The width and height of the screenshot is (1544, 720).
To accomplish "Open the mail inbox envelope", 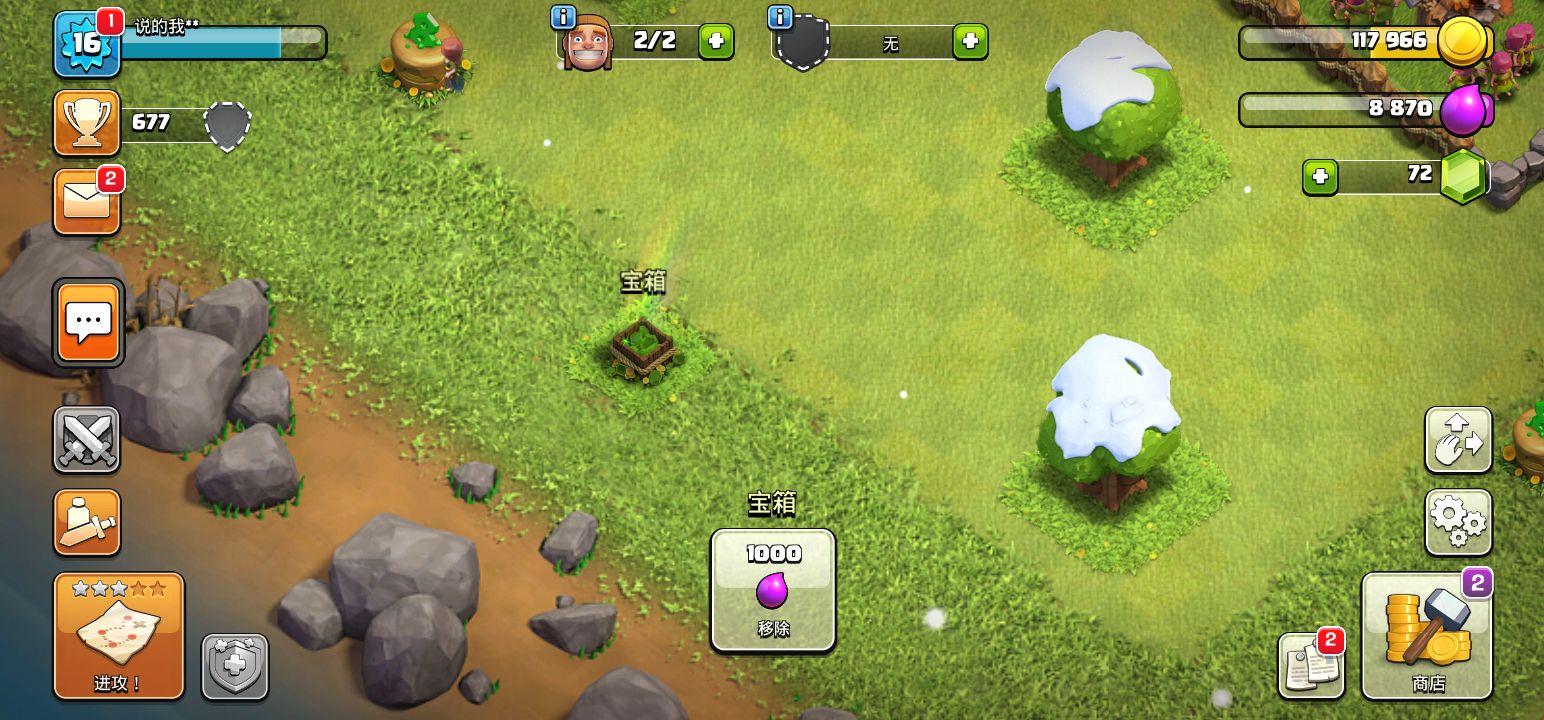I will (x=87, y=202).
